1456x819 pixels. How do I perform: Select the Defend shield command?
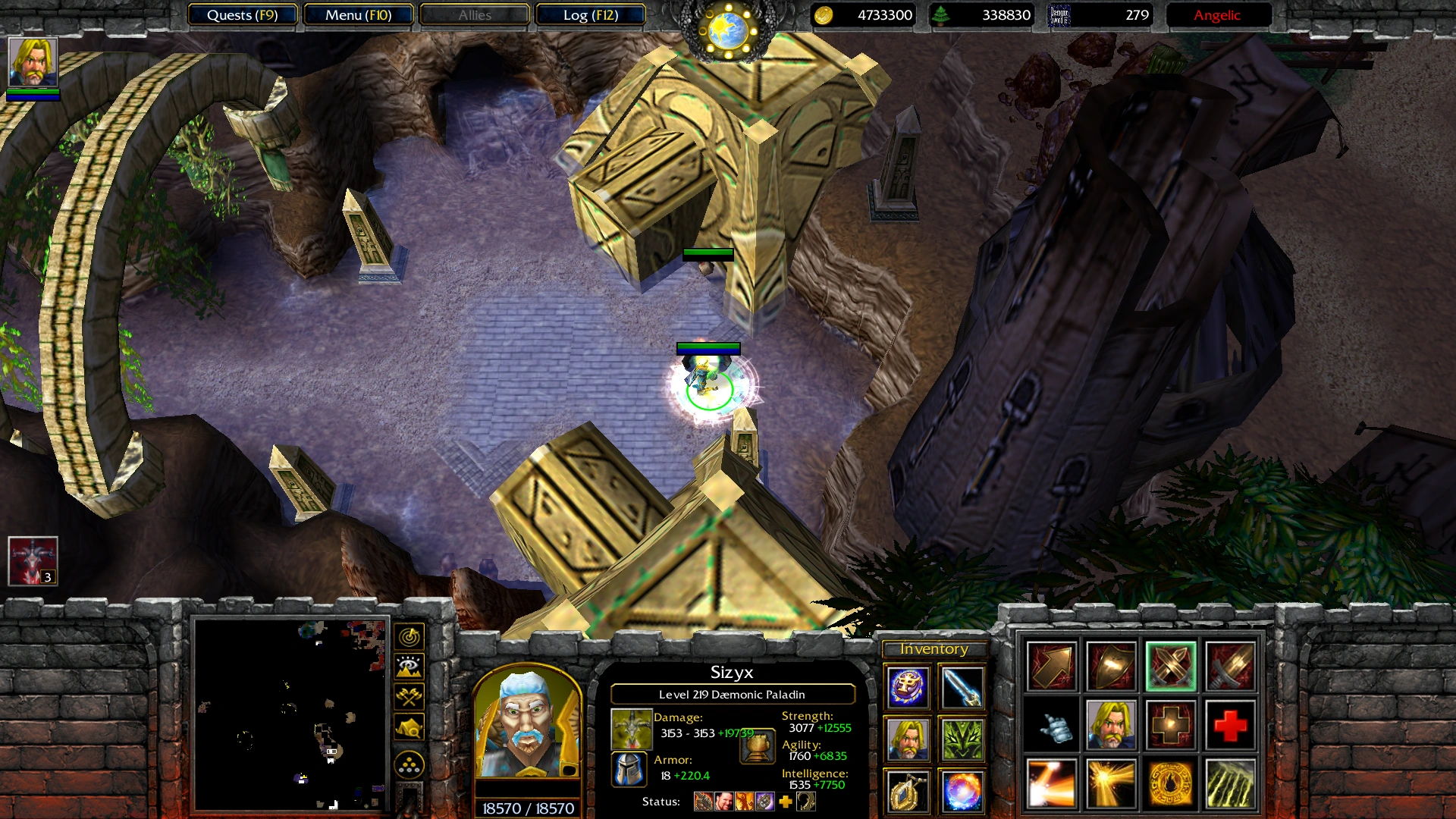click(x=1111, y=667)
